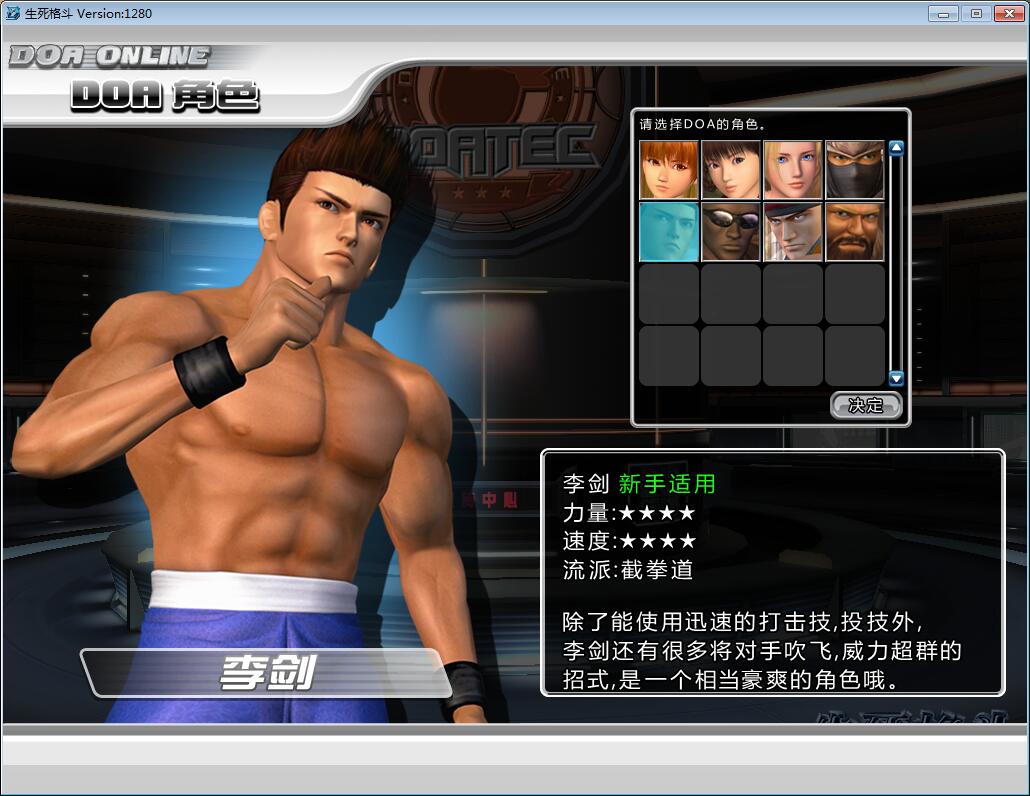Choose the highlighted blue Li Jian portrait
This screenshot has height=796, width=1030.
669,232
